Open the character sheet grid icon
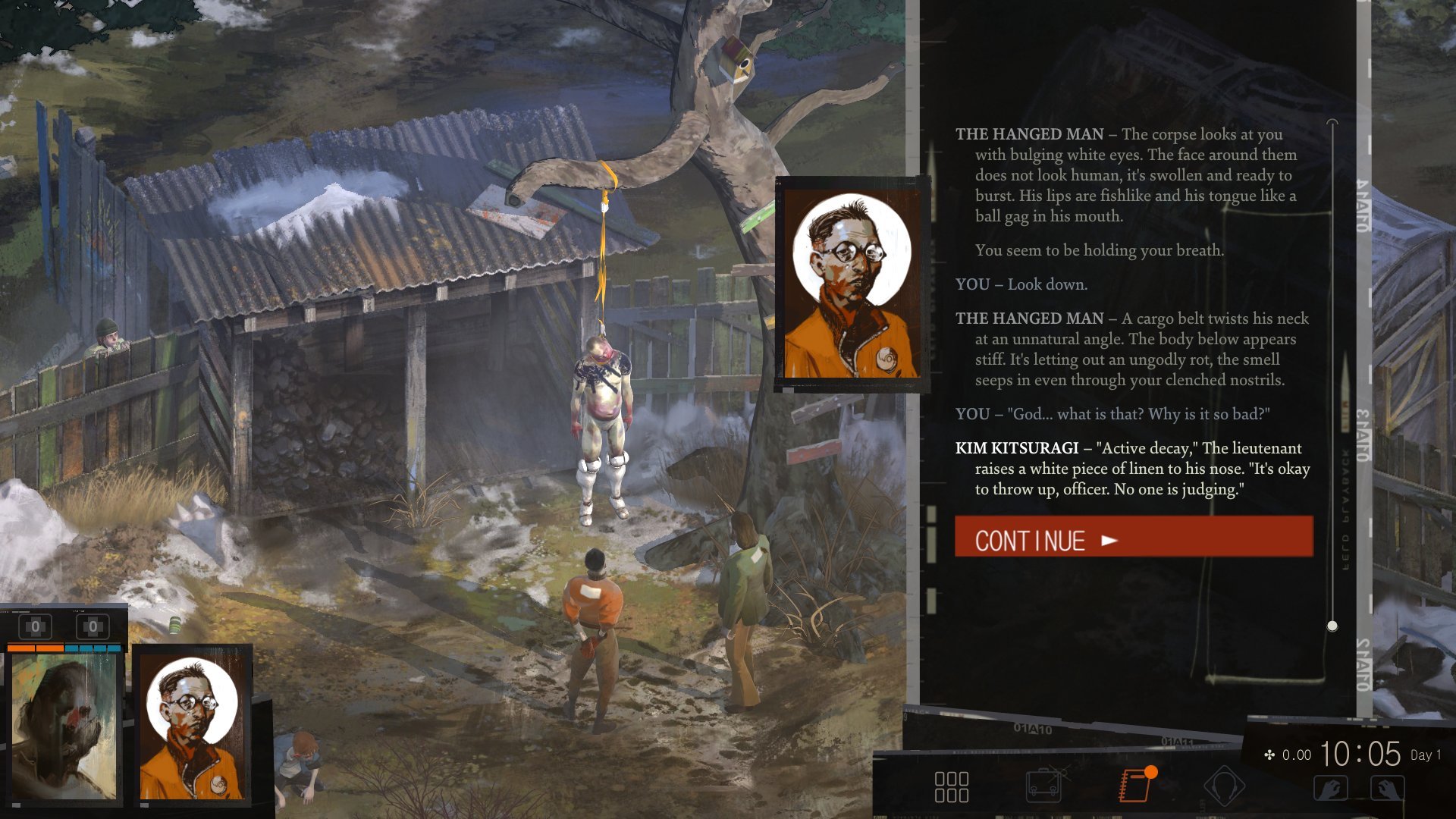Viewport: 1456px width, 819px height. pyautogui.click(x=951, y=786)
